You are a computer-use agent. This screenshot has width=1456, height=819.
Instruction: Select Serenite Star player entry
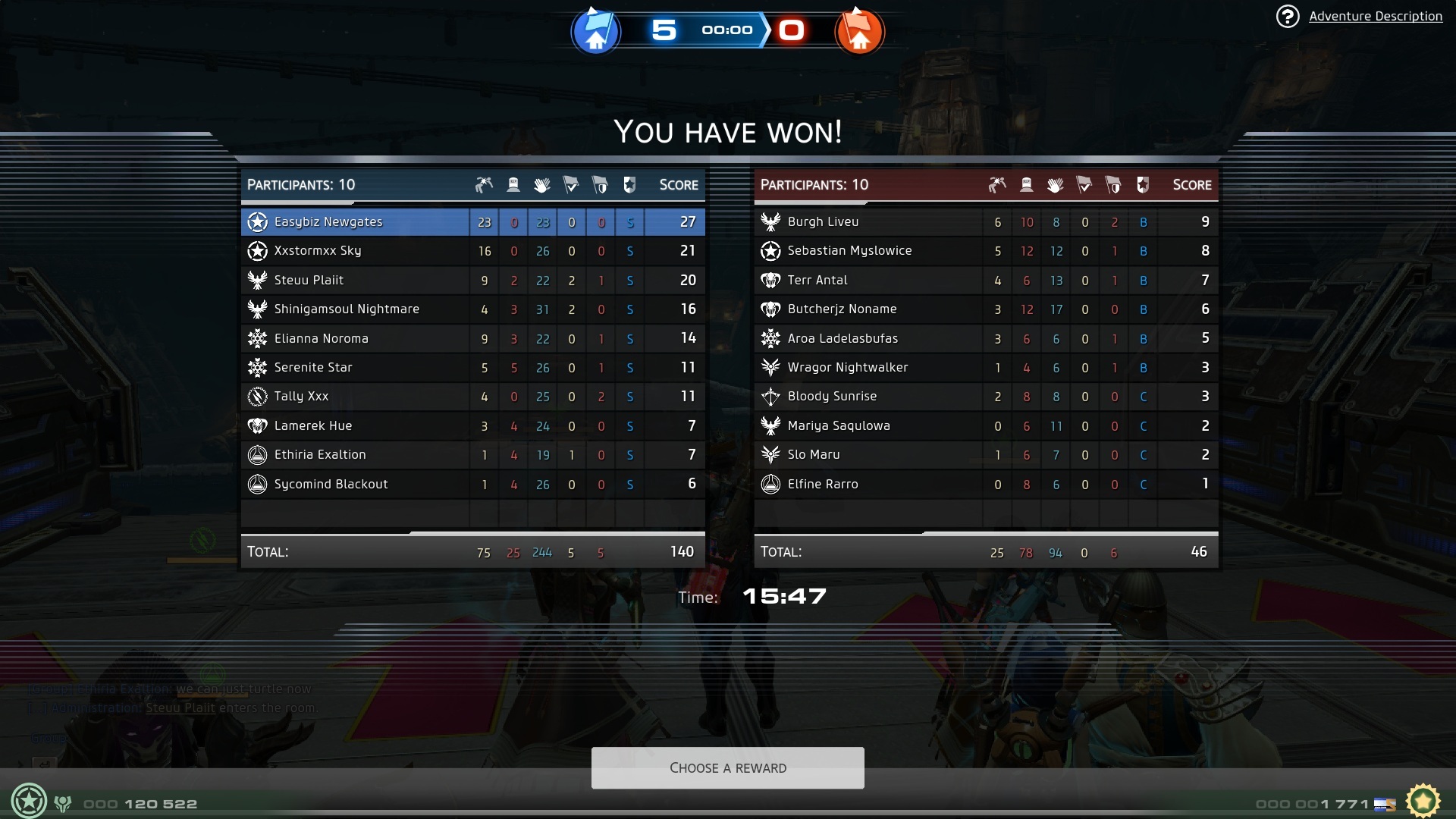point(313,368)
